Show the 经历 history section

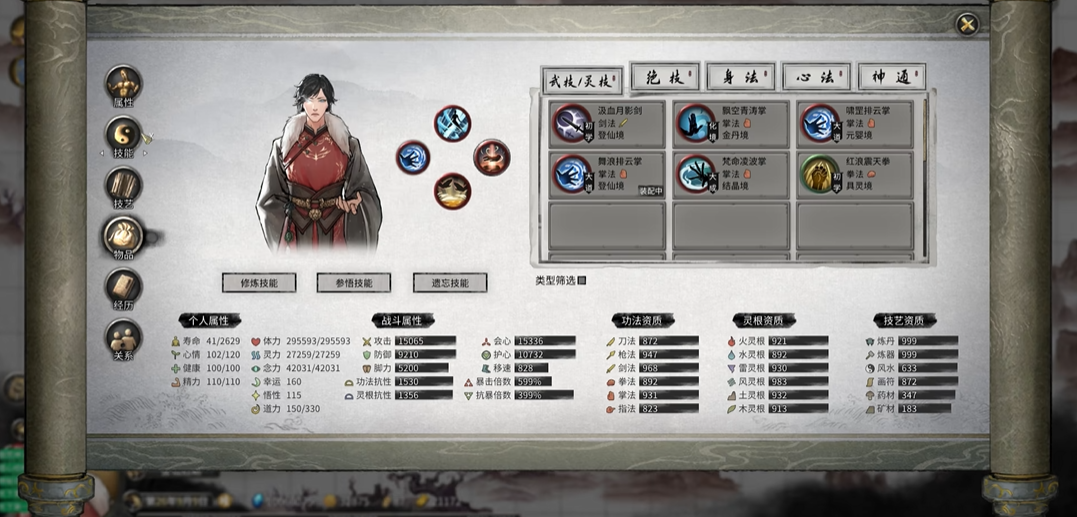pos(123,288)
